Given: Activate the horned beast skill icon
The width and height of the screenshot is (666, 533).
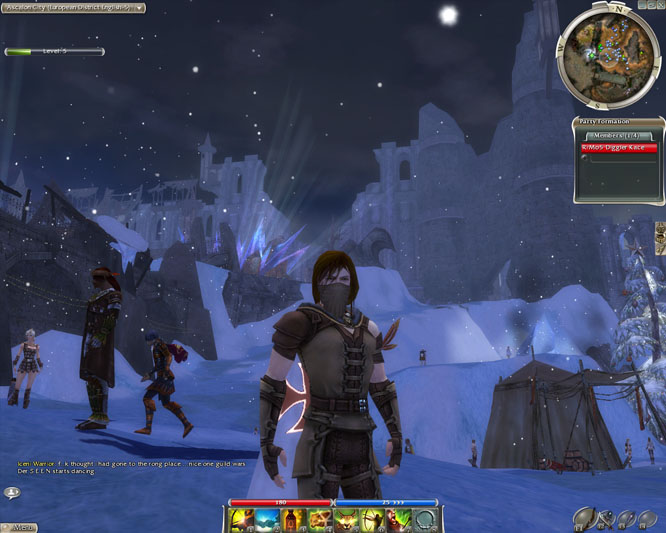Looking at the screenshot, I should tap(345, 519).
